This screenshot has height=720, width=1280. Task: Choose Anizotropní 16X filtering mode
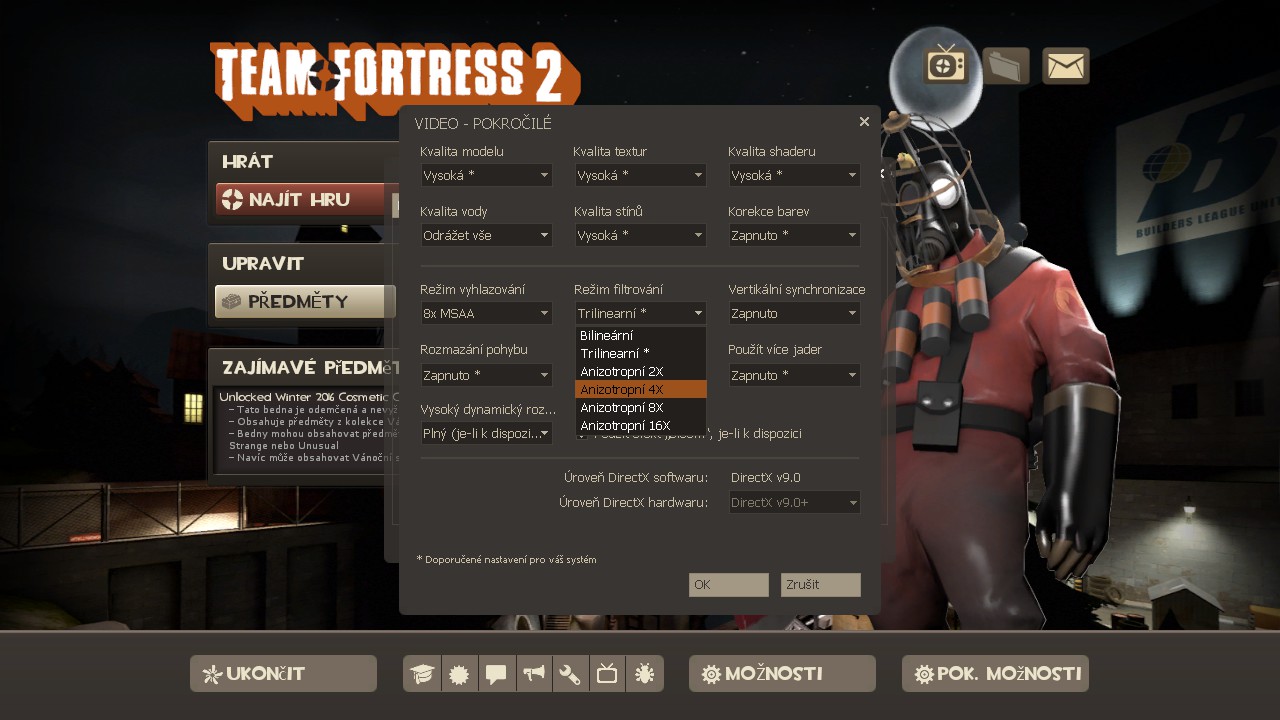pyautogui.click(x=640, y=426)
